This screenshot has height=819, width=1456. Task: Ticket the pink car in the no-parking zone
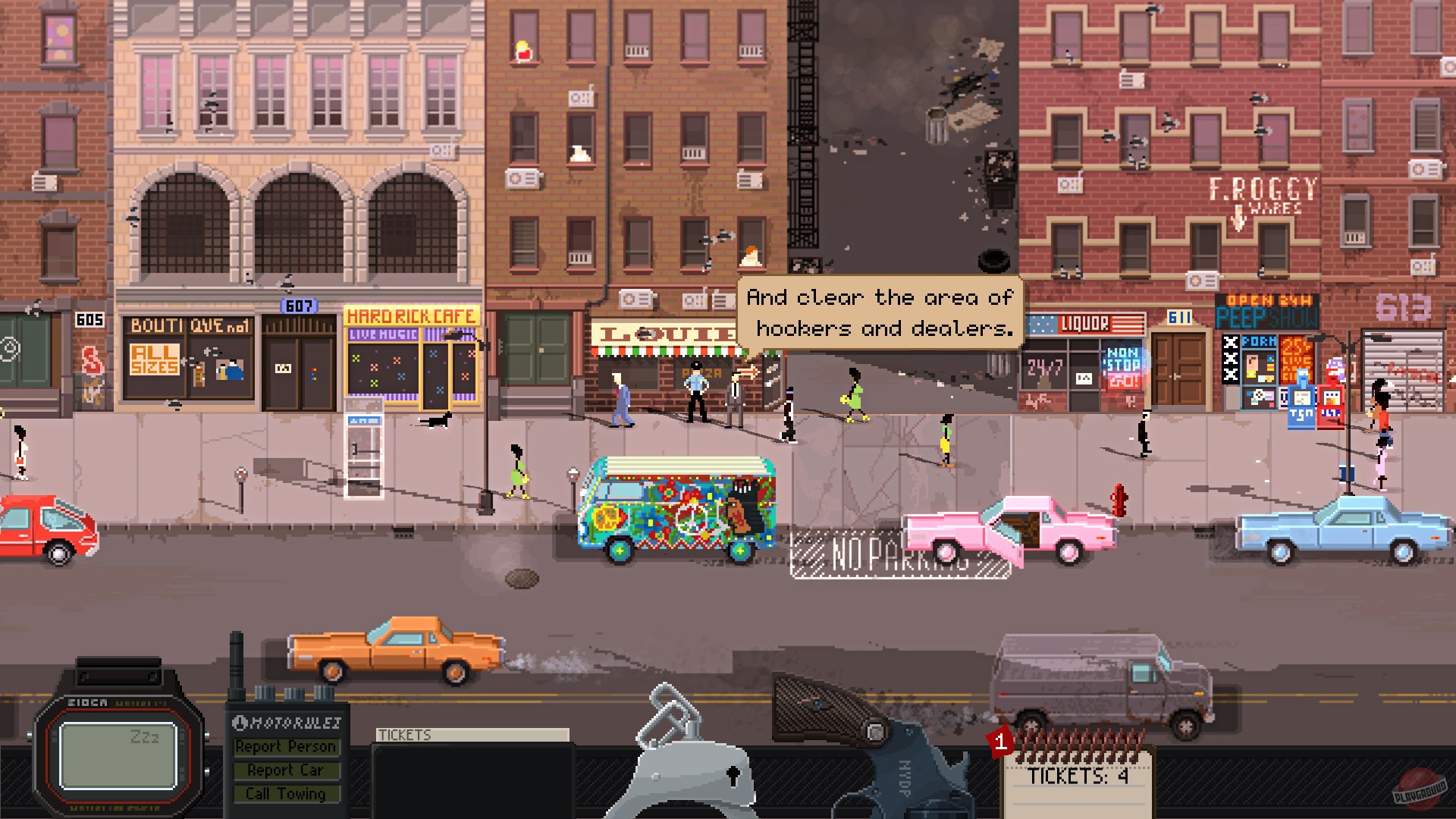pyautogui.click(x=1009, y=531)
